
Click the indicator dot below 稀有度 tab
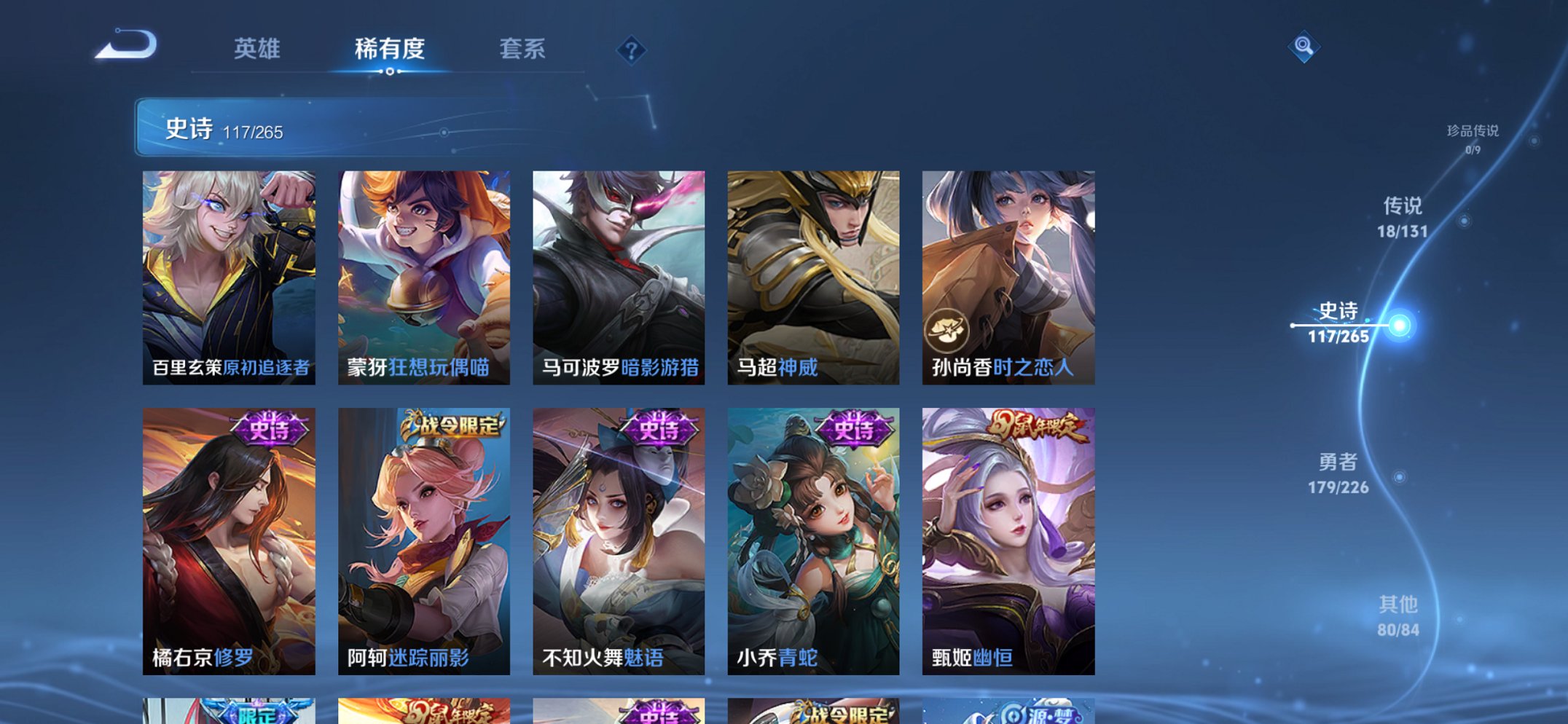[x=391, y=72]
